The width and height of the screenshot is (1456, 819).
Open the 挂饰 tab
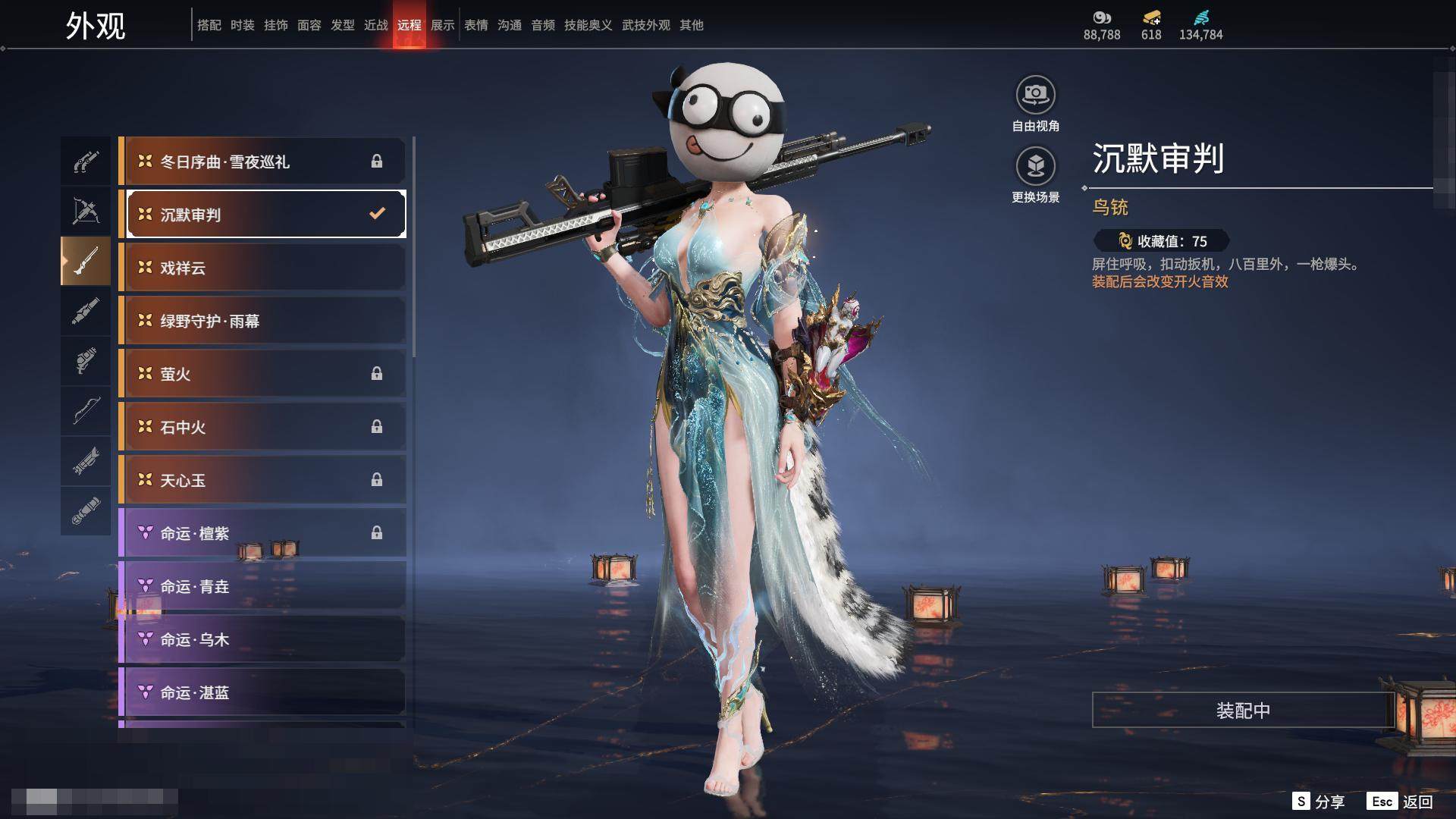[x=275, y=25]
